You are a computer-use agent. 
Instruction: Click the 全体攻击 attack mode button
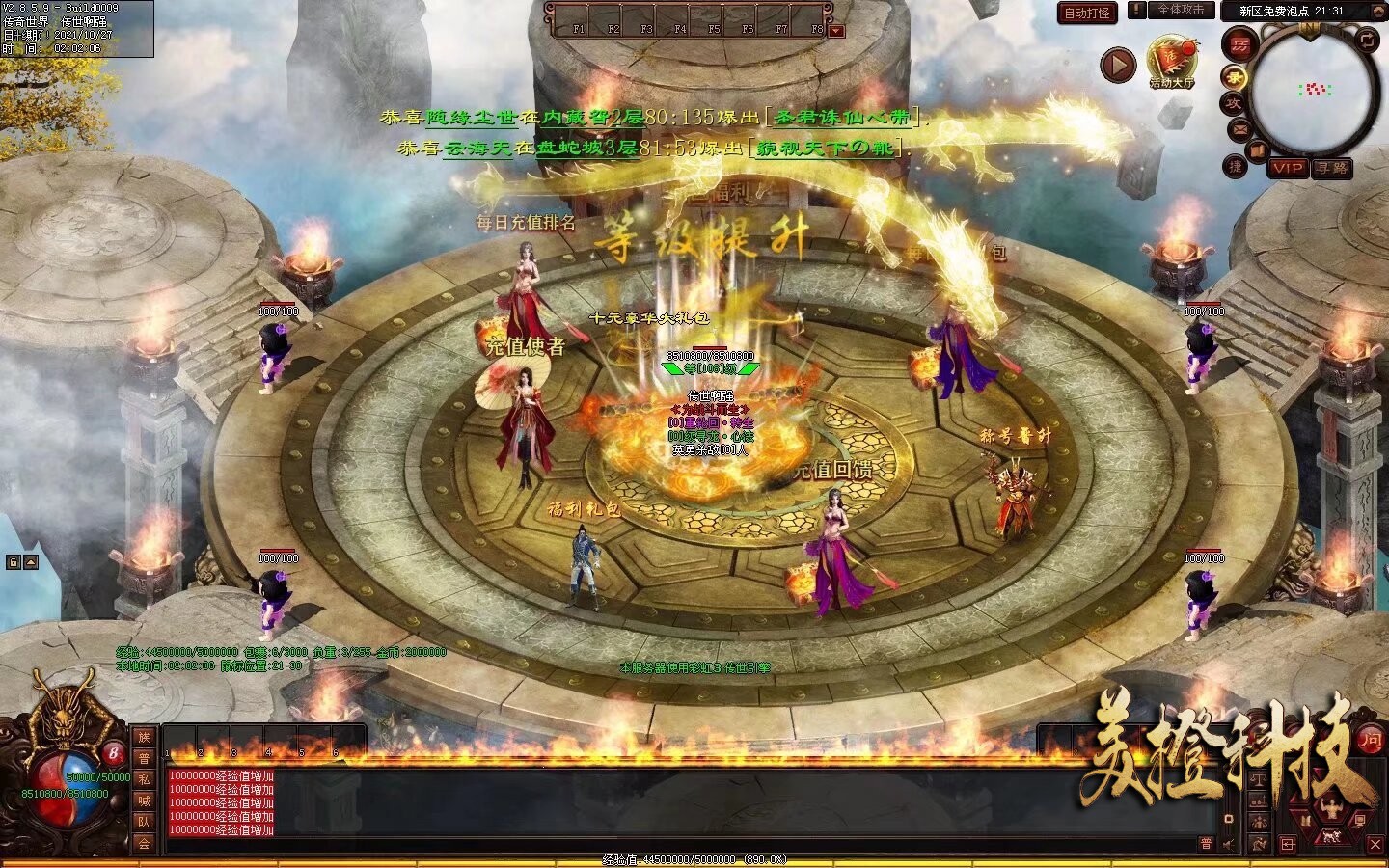tap(1180, 11)
